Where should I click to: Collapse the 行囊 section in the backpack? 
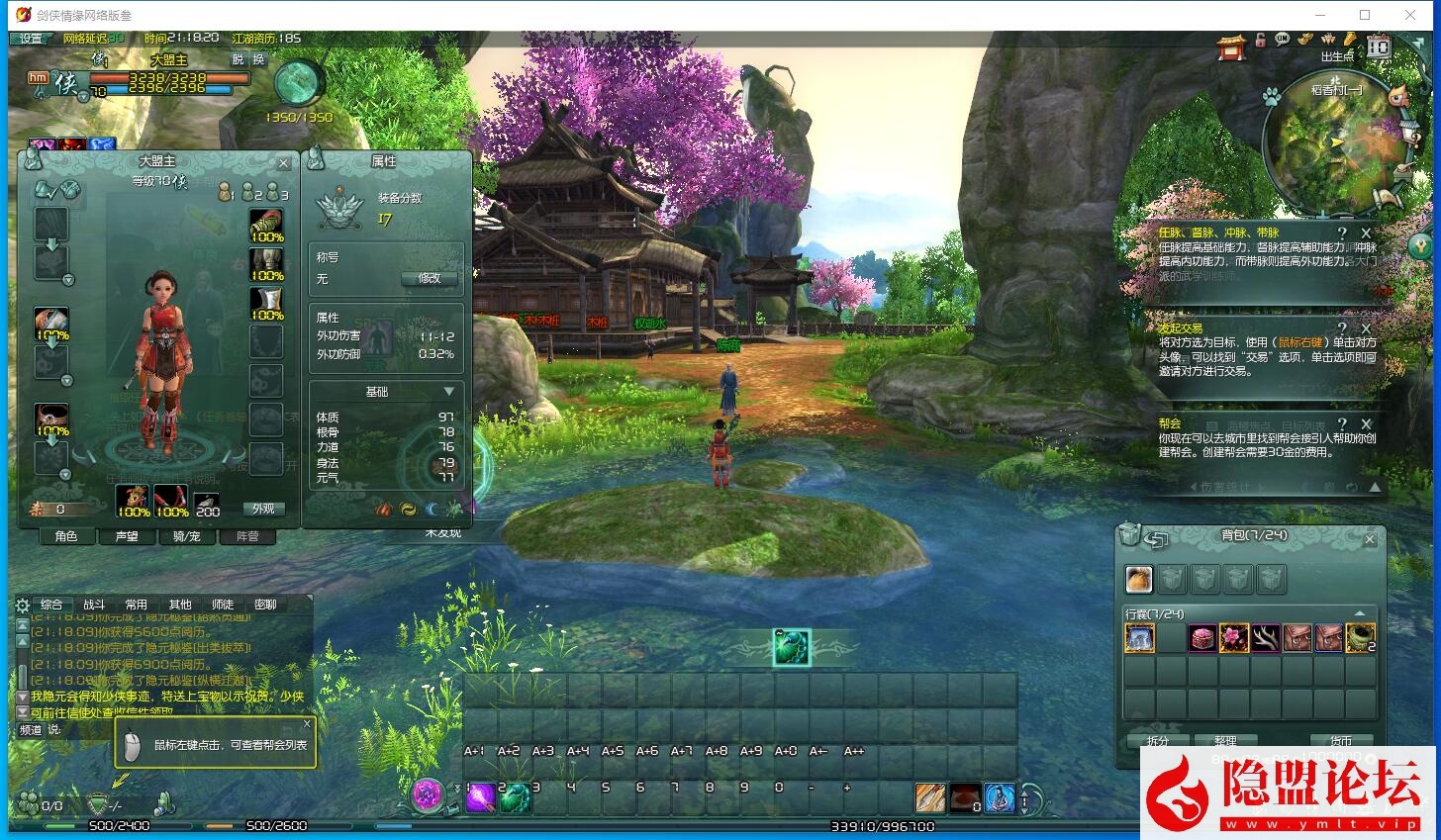coord(1360,613)
